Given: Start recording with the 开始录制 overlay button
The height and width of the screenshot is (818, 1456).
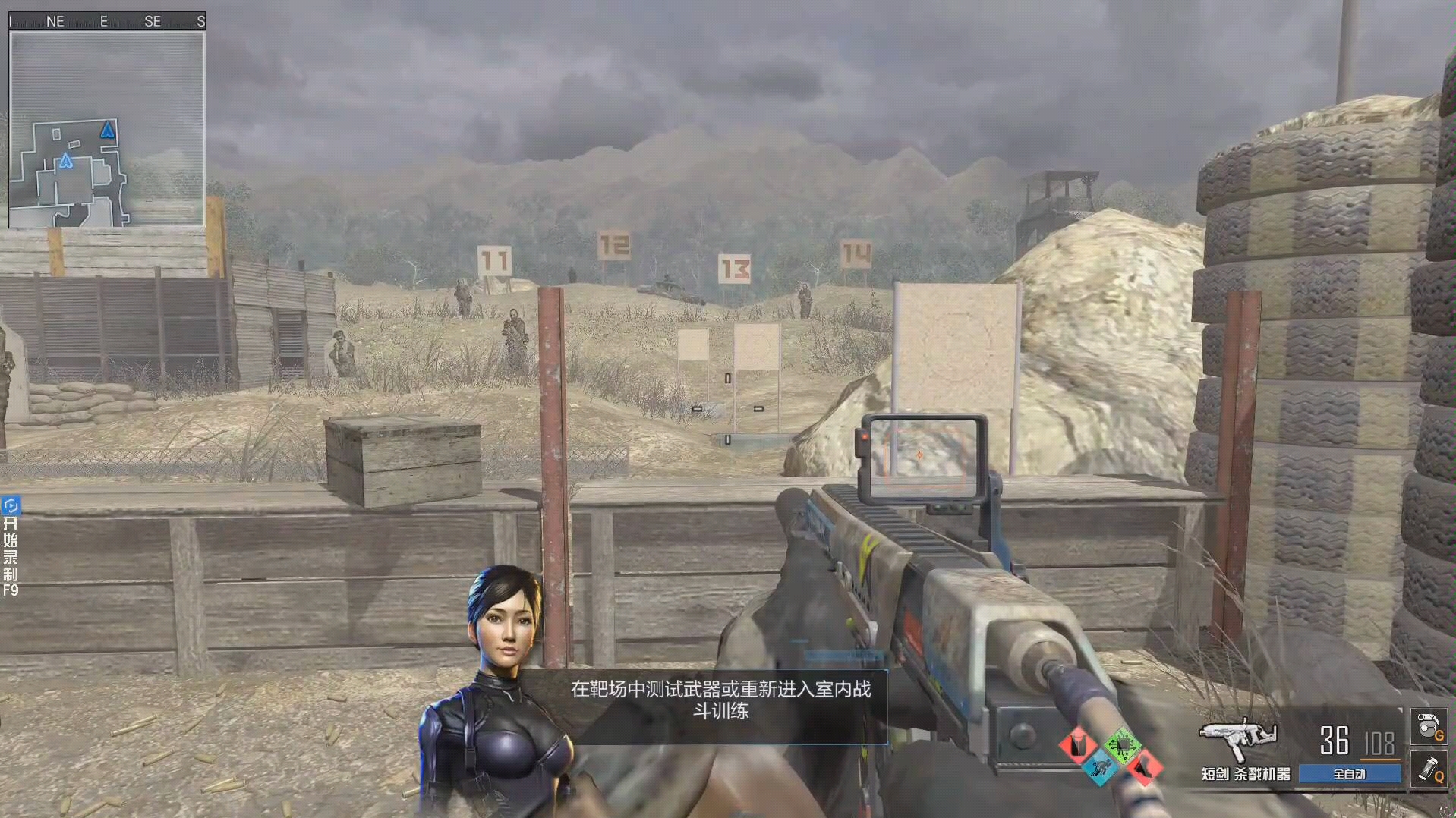Looking at the screenshot, I should click(x=11, y=546).
